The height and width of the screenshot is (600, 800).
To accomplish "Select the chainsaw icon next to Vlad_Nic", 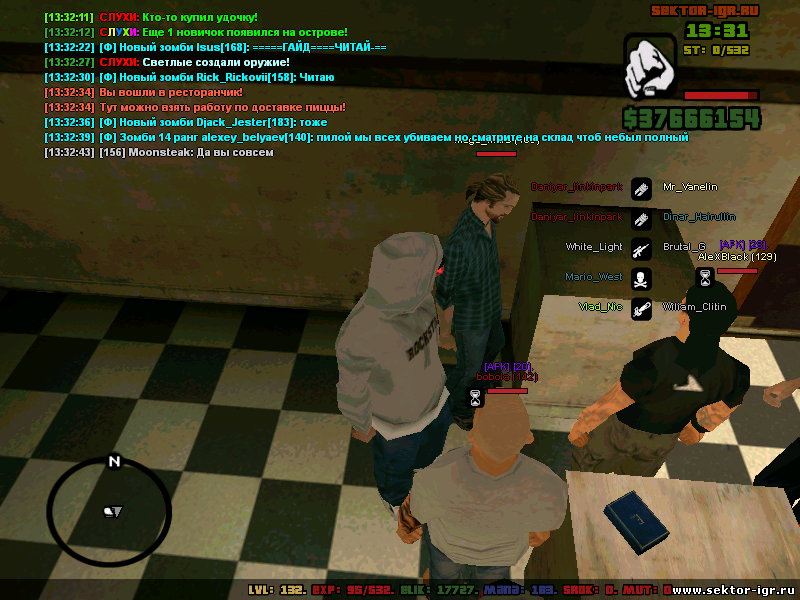I will click(x=641, y=307).
